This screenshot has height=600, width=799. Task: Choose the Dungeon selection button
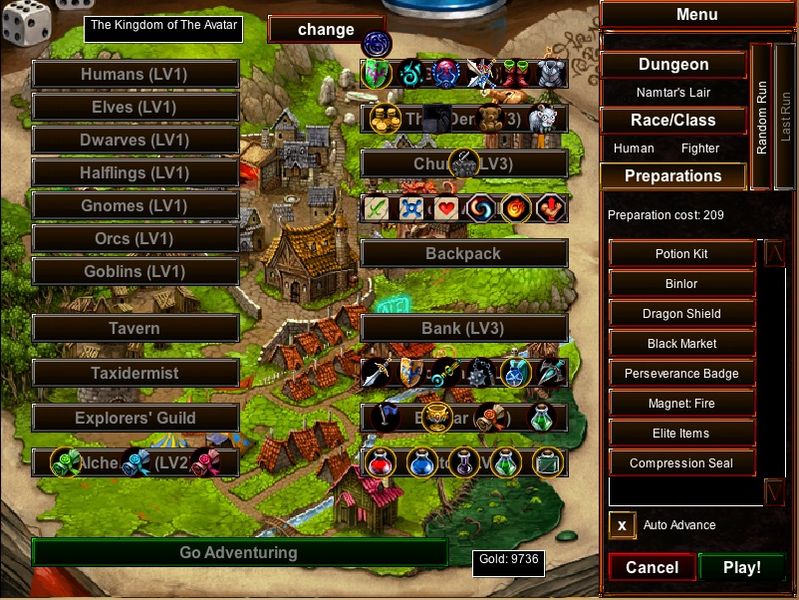point(673,64)
